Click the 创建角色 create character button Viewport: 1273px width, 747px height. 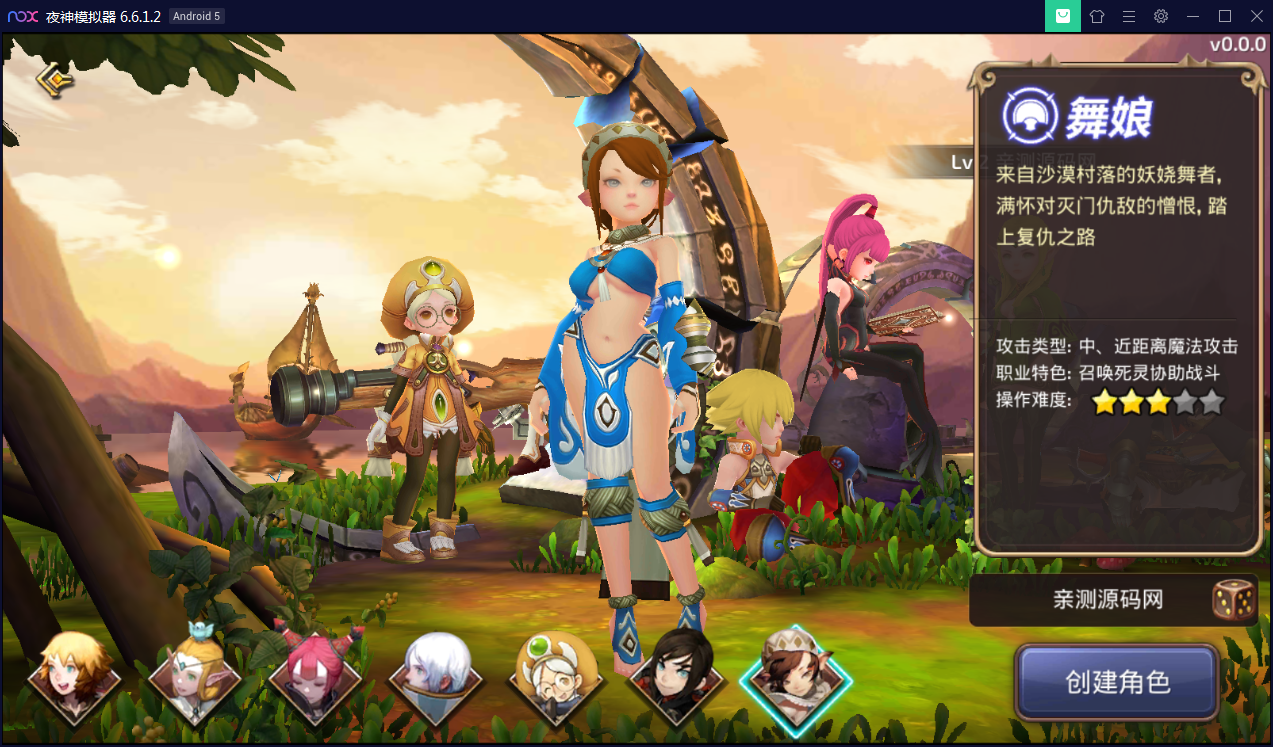pos(1117,683)
